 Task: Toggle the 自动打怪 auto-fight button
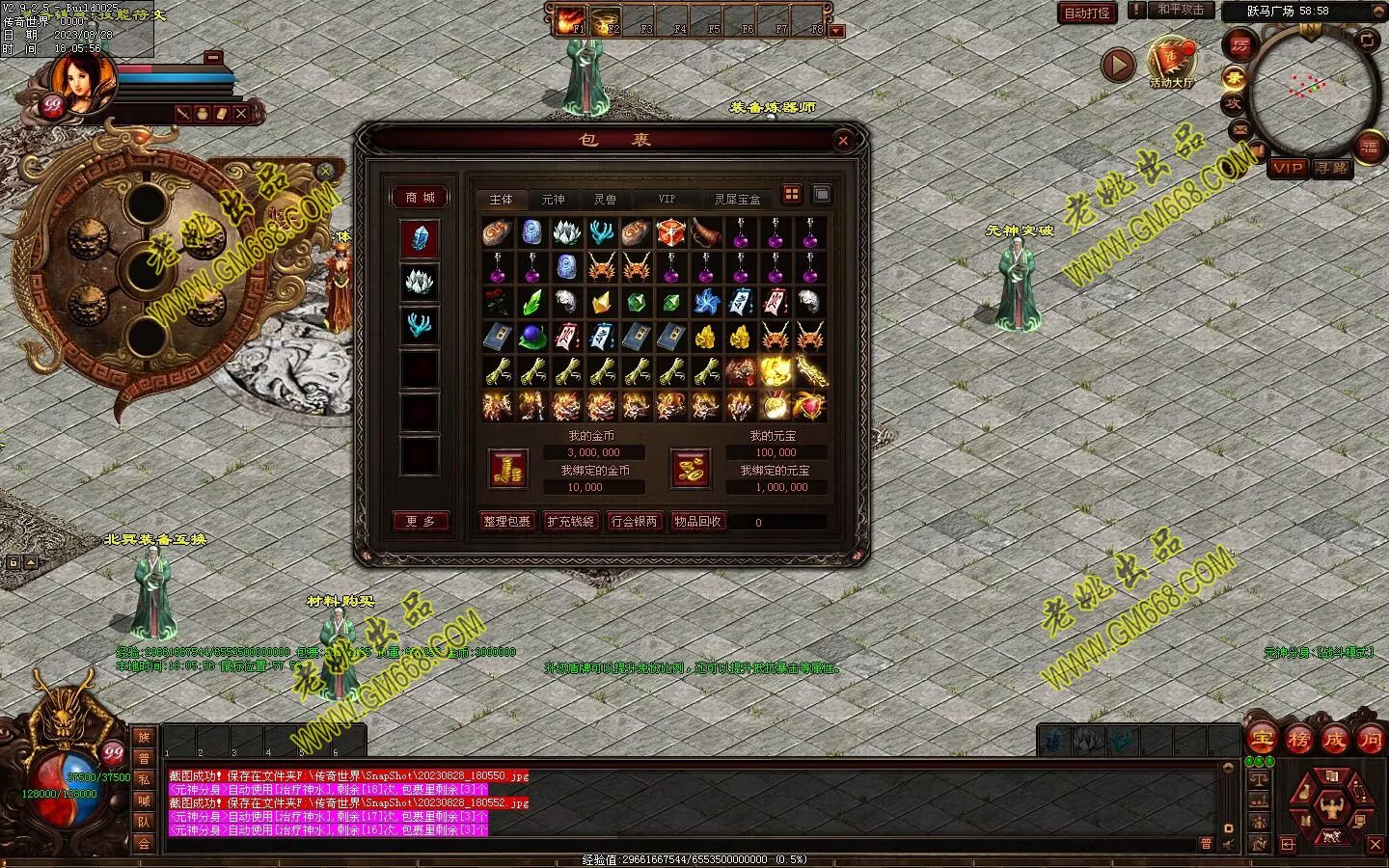click(x=1087, y=13)
